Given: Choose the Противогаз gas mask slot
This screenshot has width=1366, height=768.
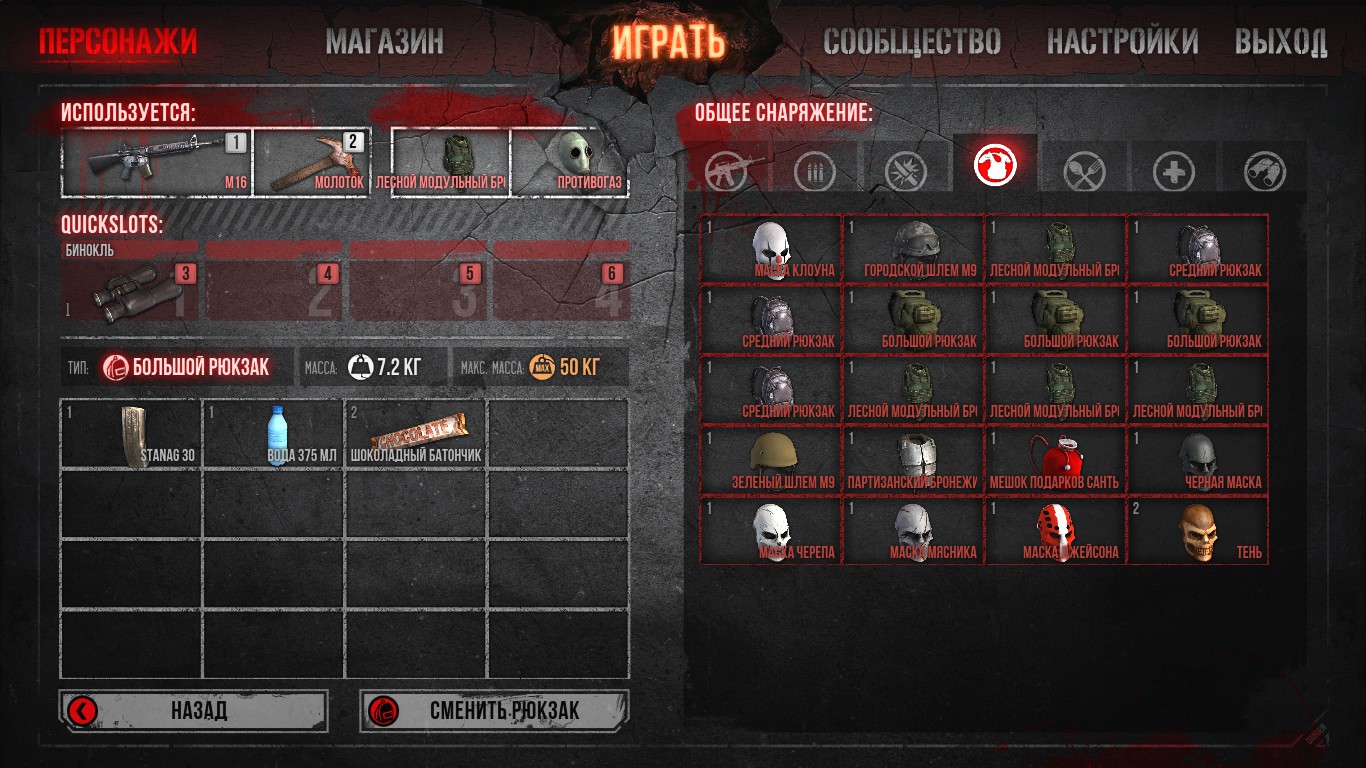Looking at the screenshot, I should [x=569, y=162].
